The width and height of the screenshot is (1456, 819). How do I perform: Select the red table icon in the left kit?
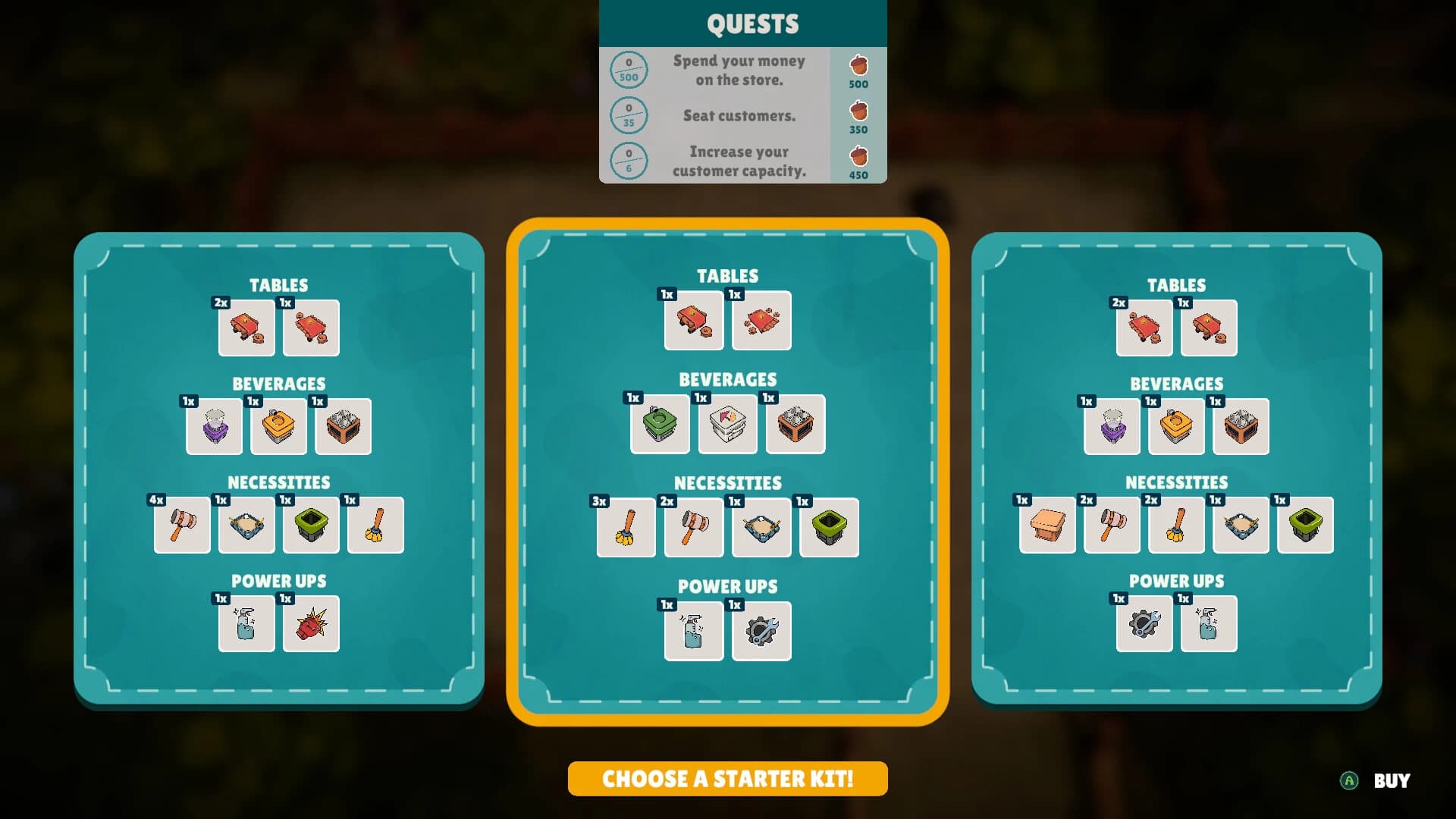tap(246, 328)
